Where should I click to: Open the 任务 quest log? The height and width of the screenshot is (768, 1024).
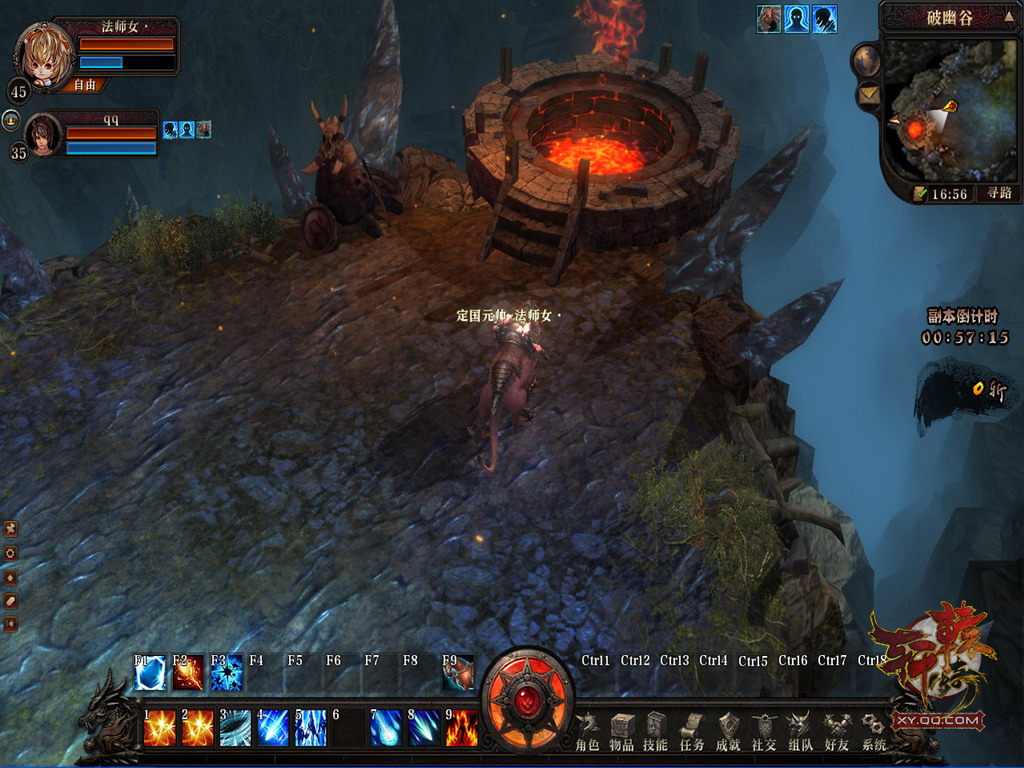(692, 731)
